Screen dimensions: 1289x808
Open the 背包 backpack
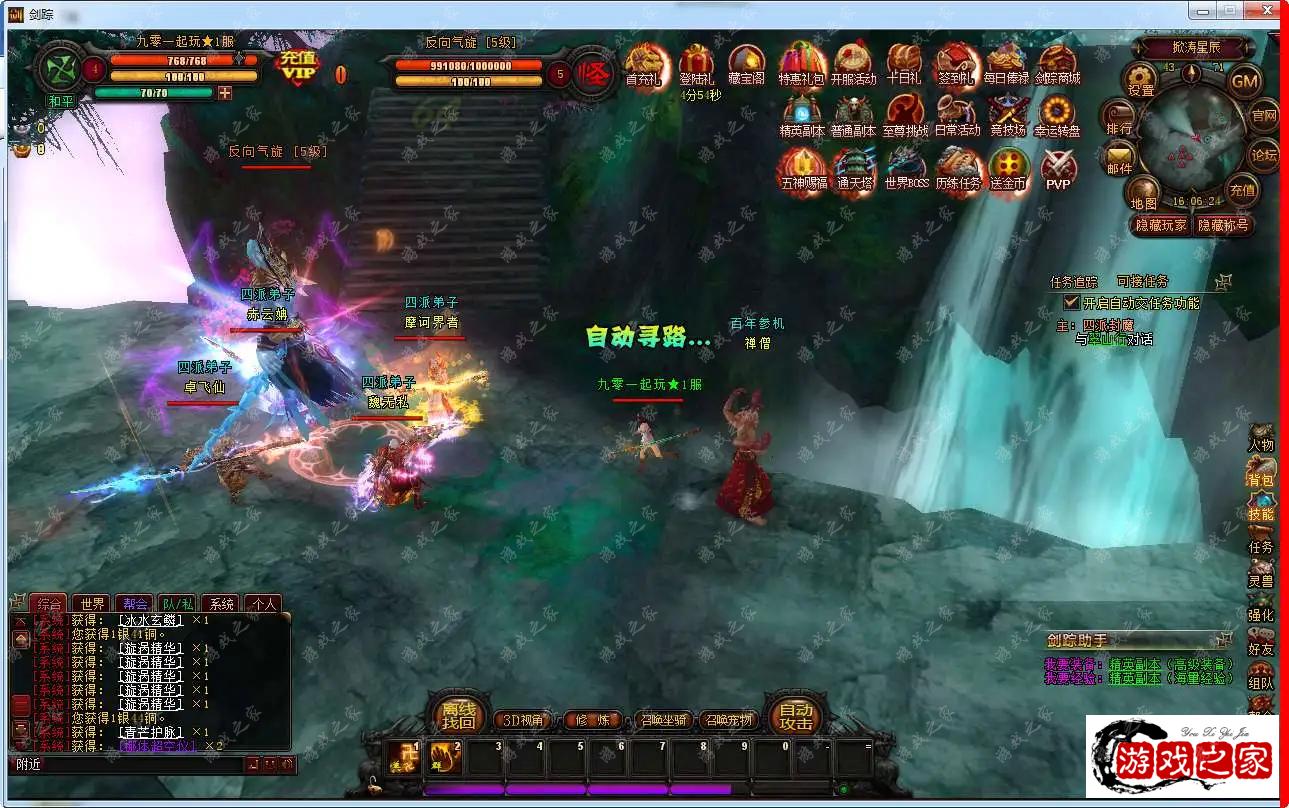[x=1261, y=473]
